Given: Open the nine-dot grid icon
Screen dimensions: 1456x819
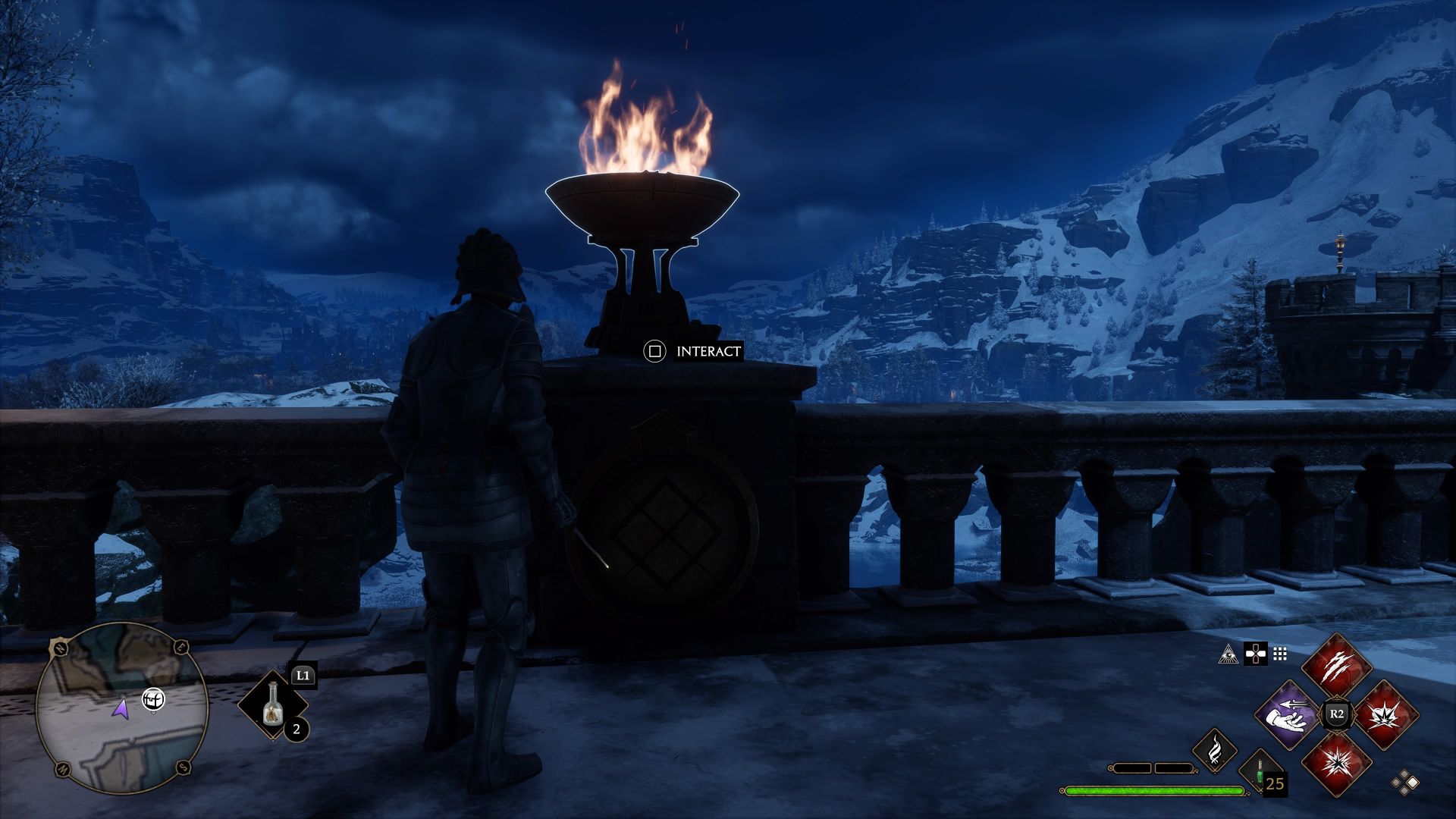Looking at the screenshot, I should (1280, 654).
